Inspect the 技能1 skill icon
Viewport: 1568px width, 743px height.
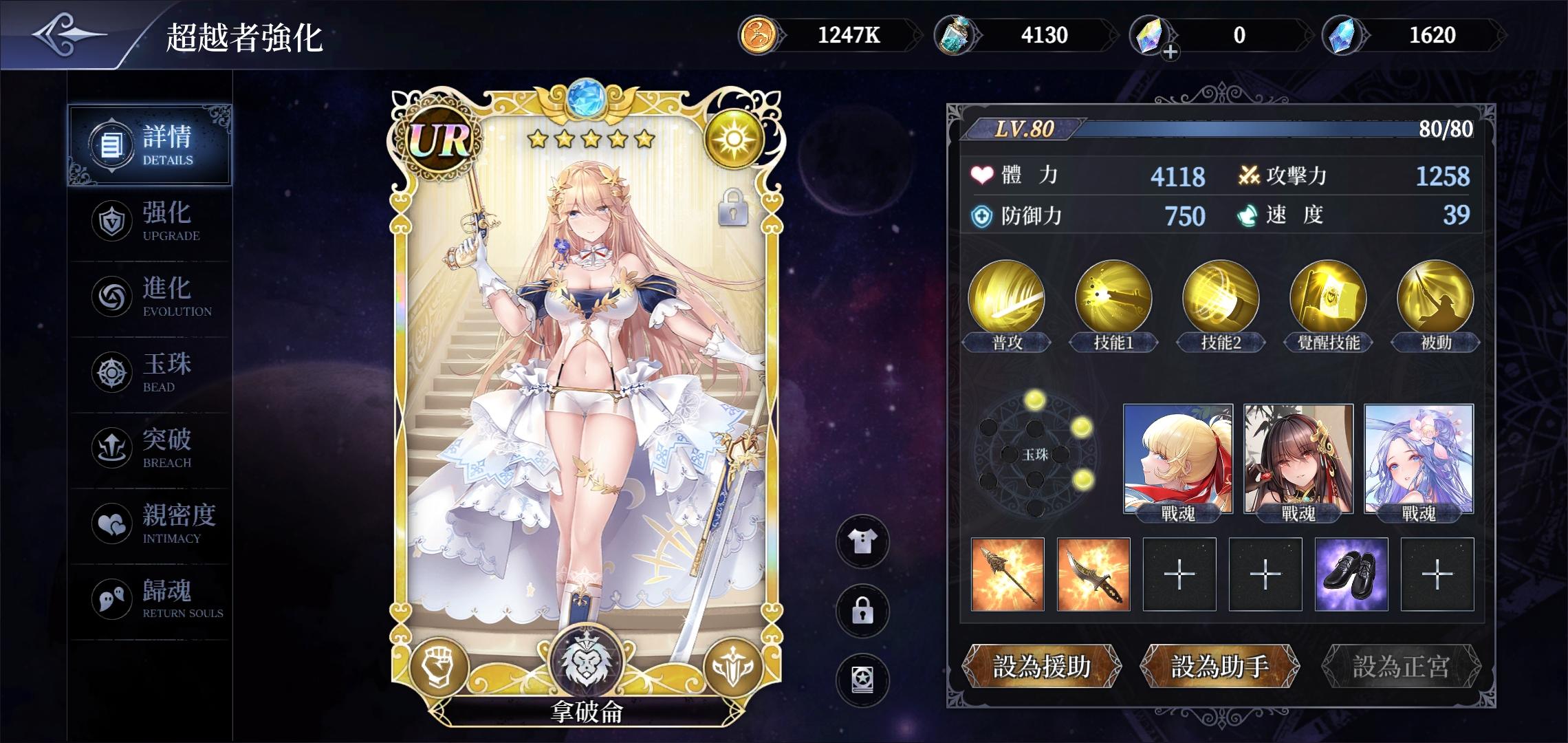(x=1113, y=299)
